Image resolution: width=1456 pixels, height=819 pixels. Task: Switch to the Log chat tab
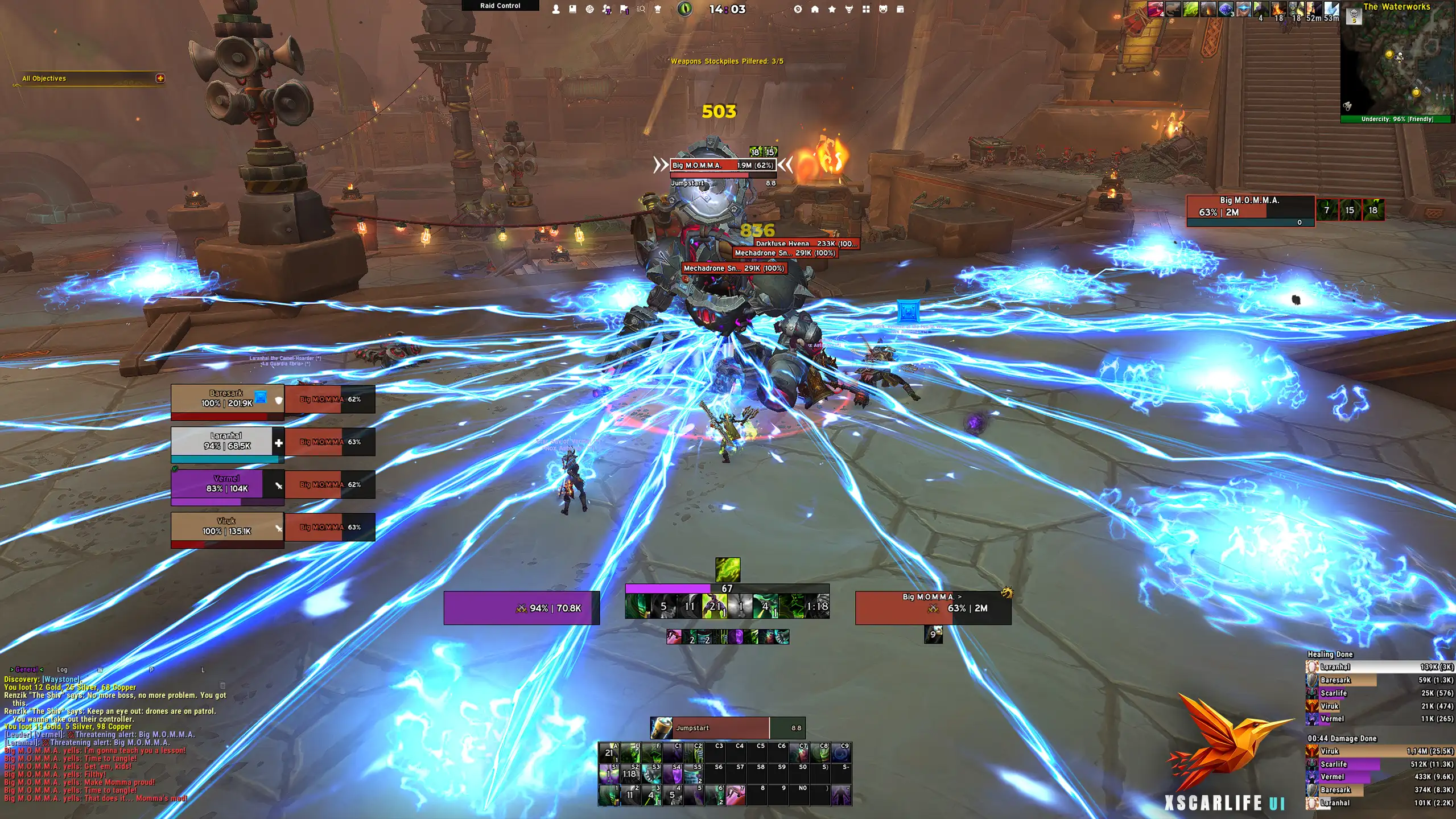[x=62, y=669]
